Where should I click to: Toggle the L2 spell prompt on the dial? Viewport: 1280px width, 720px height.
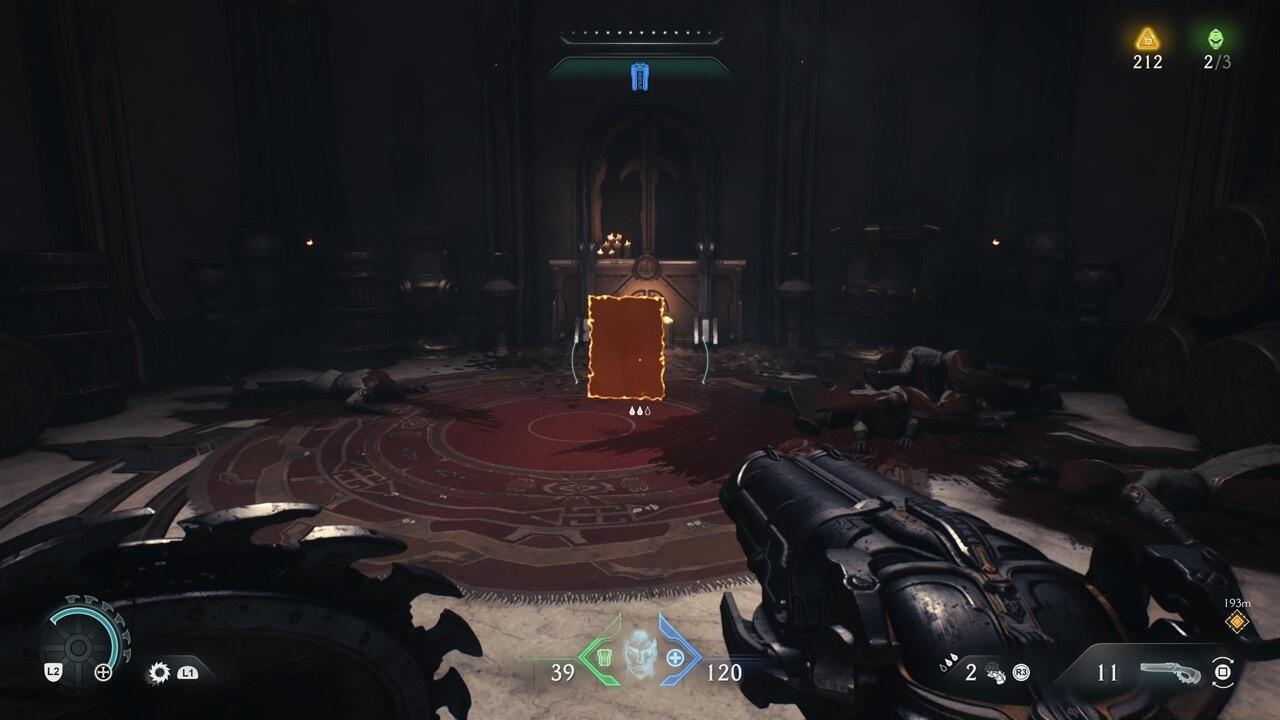pyautogui.click(x=53, y=672)
